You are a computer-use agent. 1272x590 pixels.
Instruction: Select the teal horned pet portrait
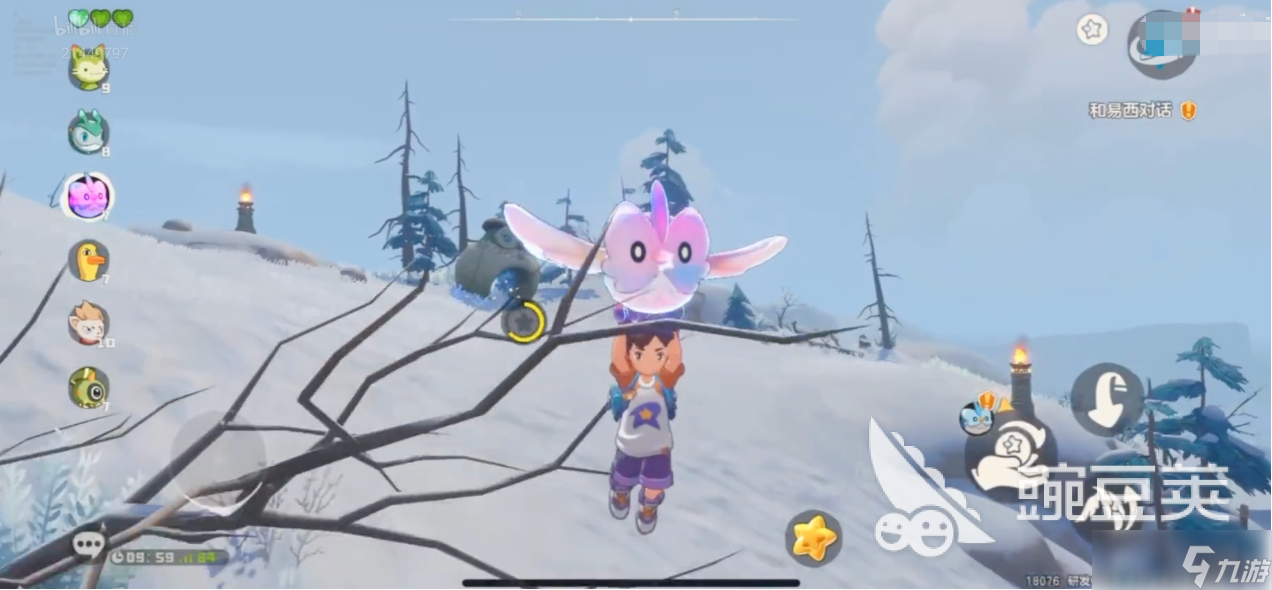[x=88, y=132]
